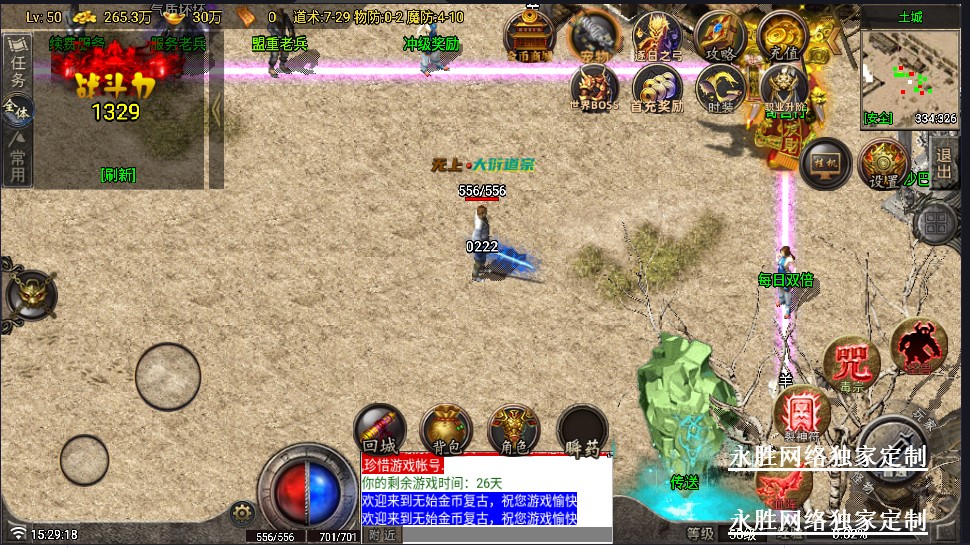Switch to the 常用 common tab
Viewport: 970px width, 548px height.
coord(17,165)
